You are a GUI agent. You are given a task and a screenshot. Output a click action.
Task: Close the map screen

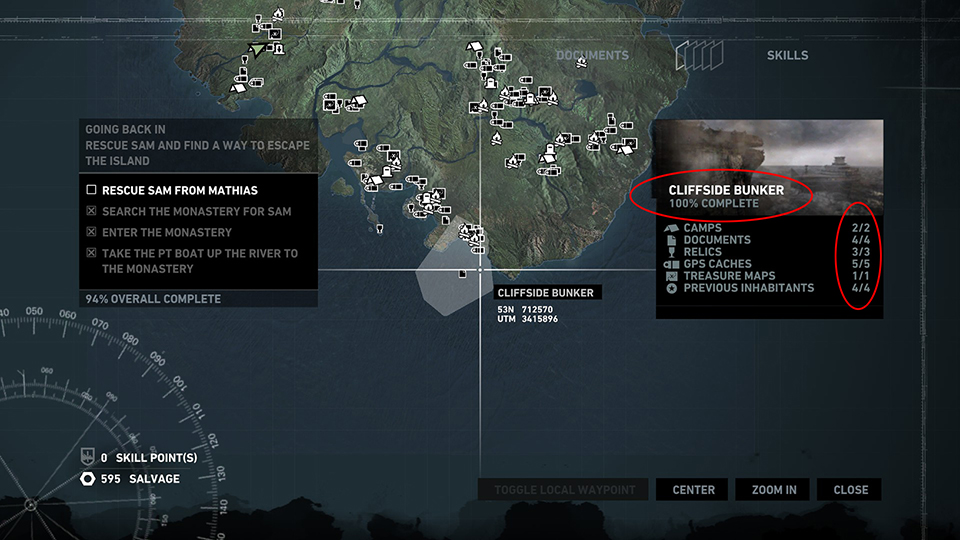tap(850, 490)
